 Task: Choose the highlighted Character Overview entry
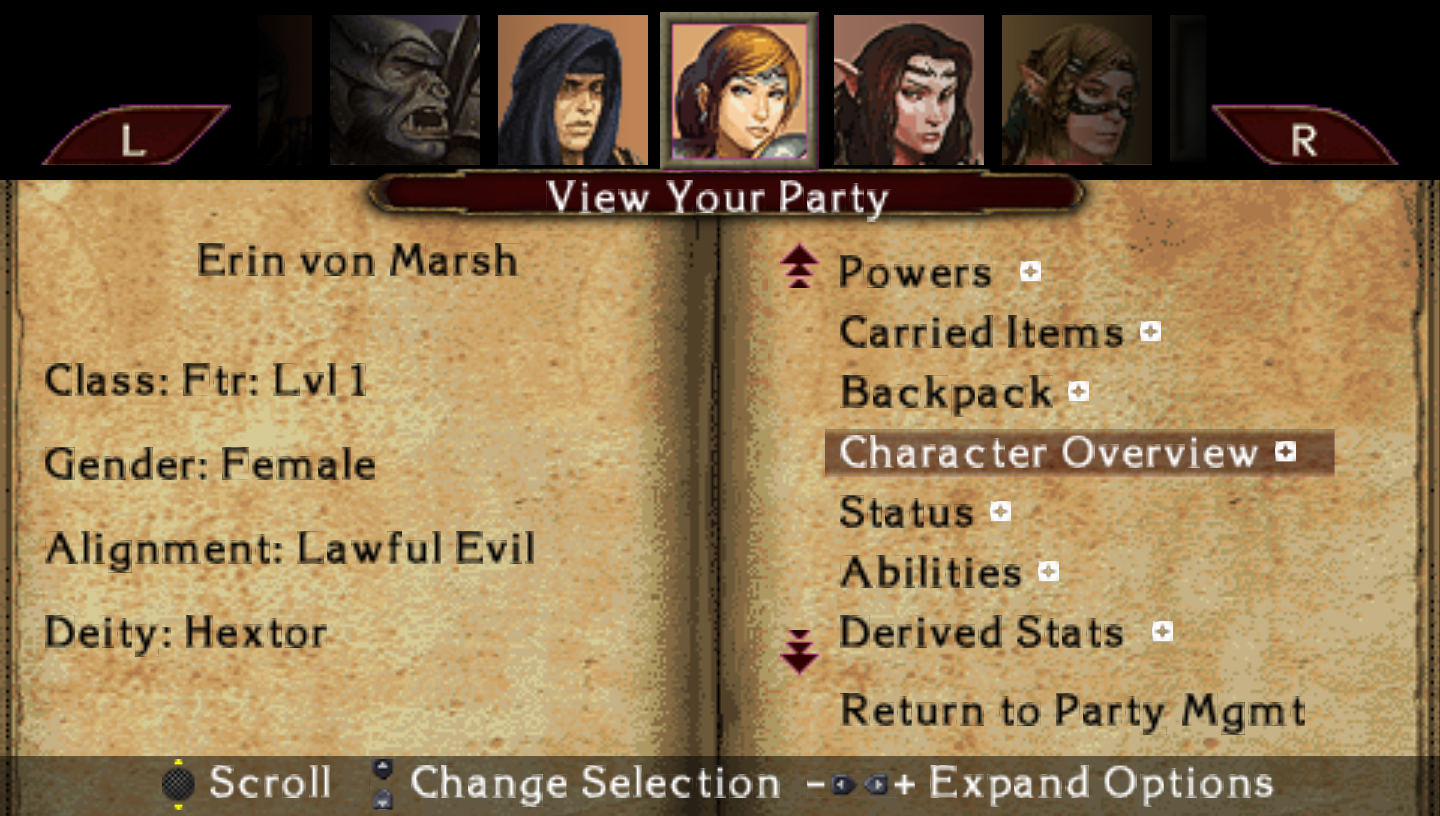point(1048,453)
